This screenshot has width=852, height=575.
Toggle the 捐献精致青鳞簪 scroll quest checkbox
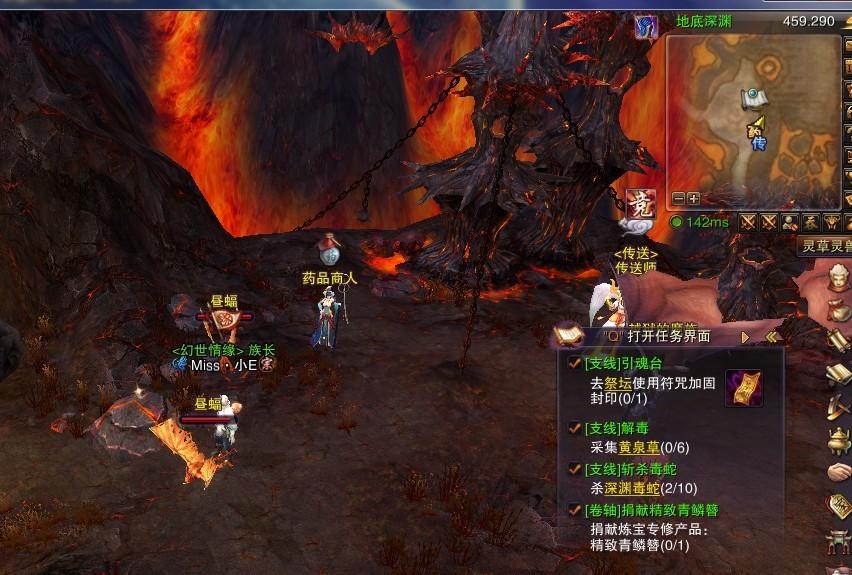click(574, 510)
